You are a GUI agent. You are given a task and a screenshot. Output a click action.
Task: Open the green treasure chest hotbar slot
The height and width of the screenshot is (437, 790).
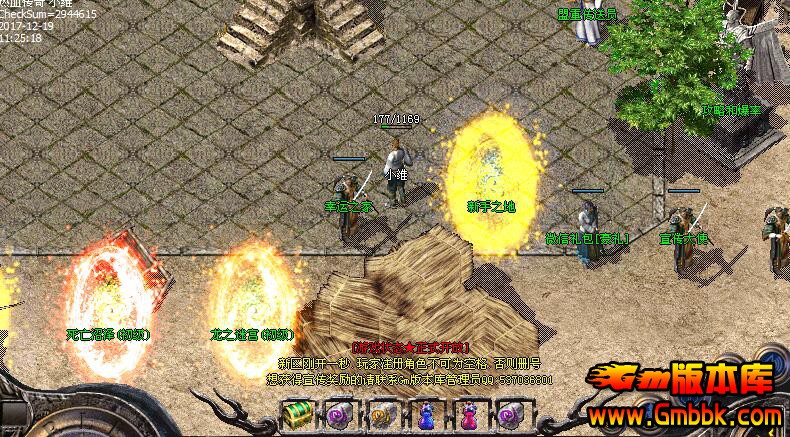tap(296, 414)
